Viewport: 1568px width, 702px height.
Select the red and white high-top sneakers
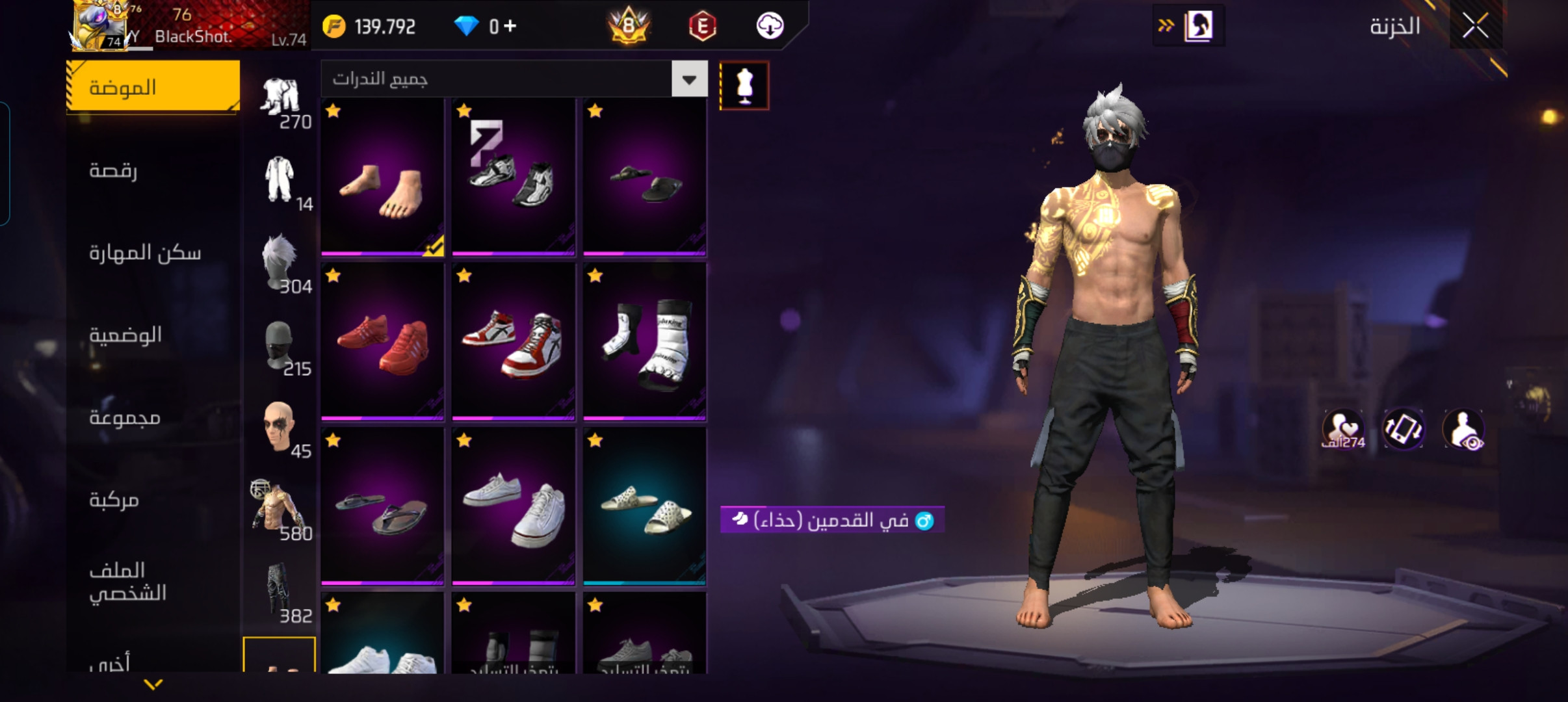(513, 342)
